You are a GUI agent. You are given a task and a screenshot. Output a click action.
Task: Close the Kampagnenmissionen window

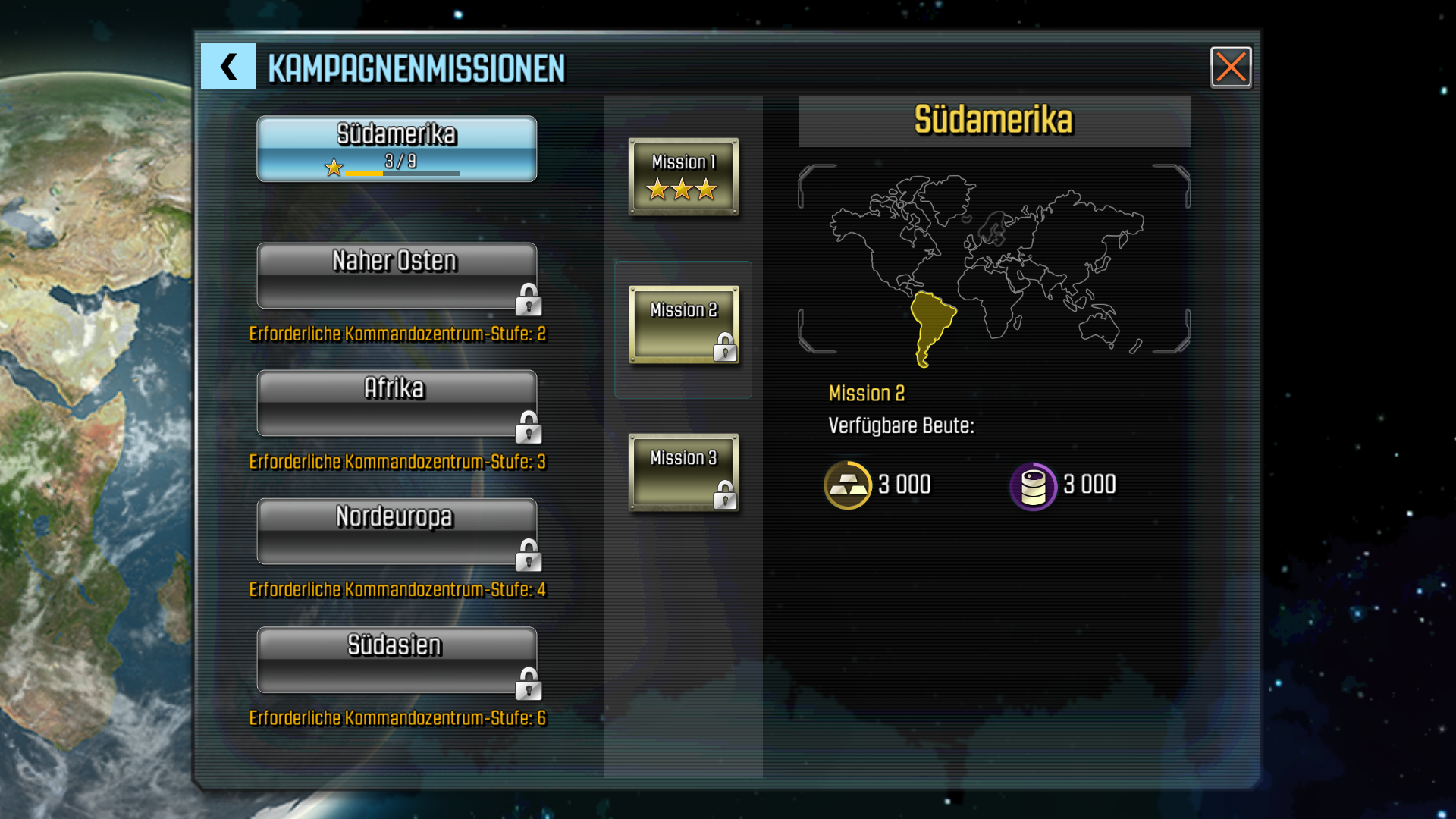1230,67
